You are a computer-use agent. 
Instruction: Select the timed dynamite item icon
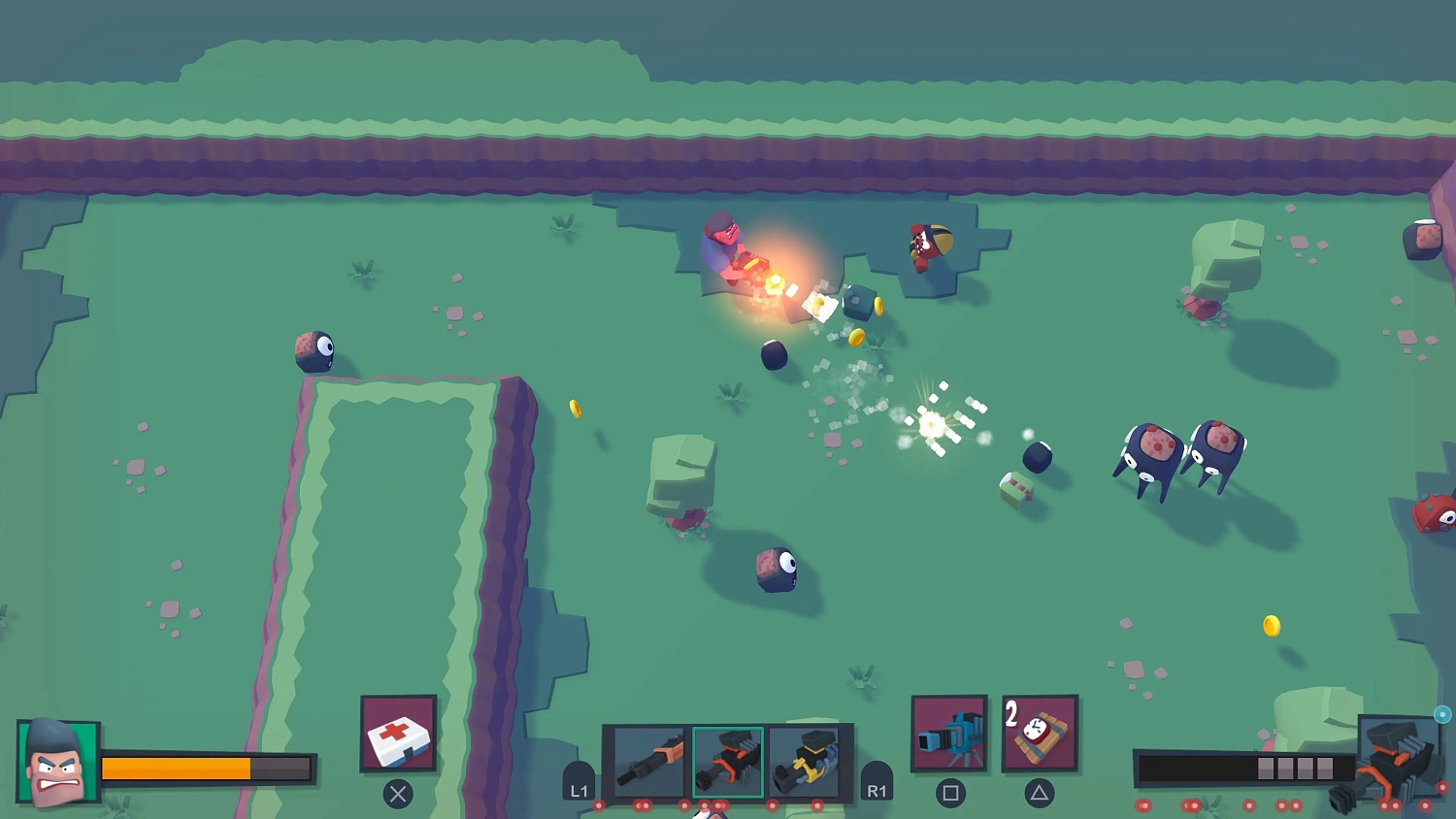(x=1039, y=735)
